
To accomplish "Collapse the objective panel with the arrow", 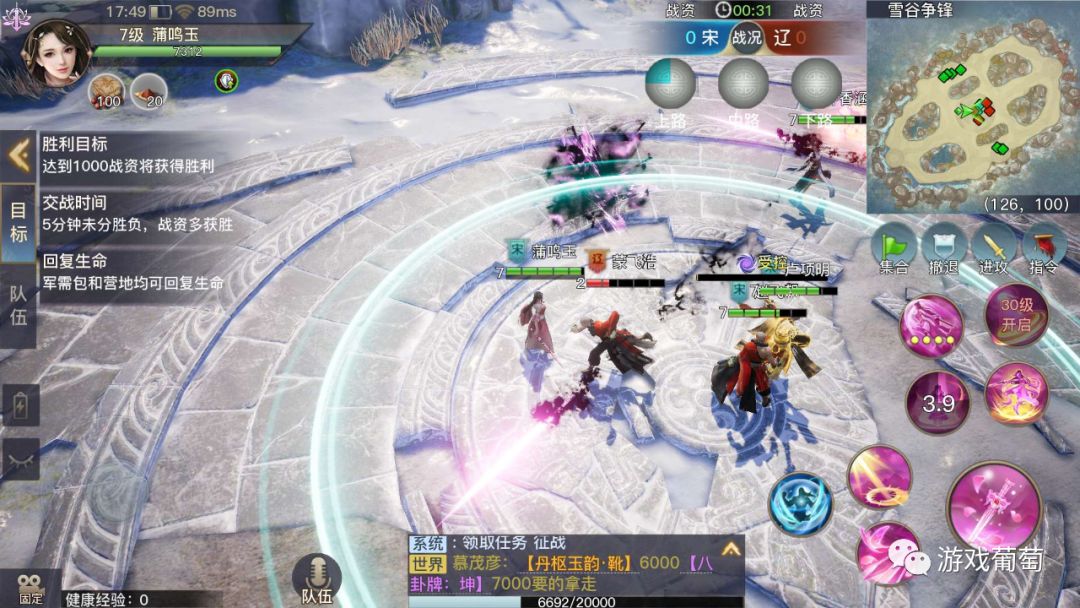I will (18, 156).
